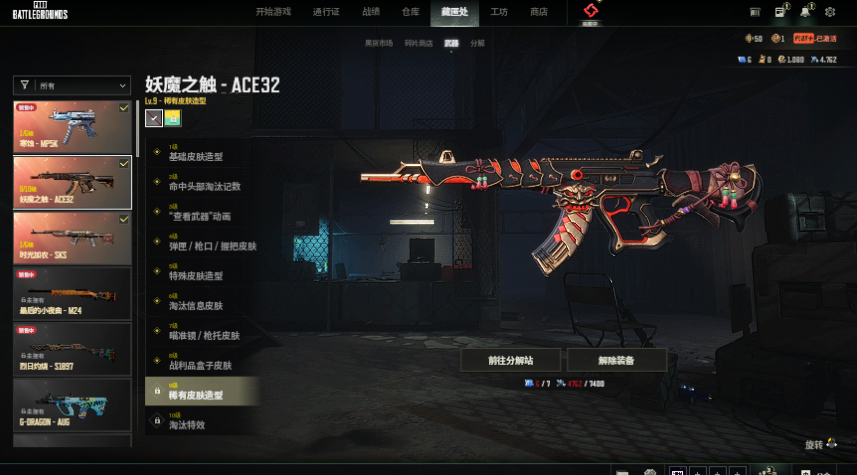Viewport: 857px width, 475px height.
Task: Open the 开始游戏 (Start Game) tab
Action: [x=273, y=12]
